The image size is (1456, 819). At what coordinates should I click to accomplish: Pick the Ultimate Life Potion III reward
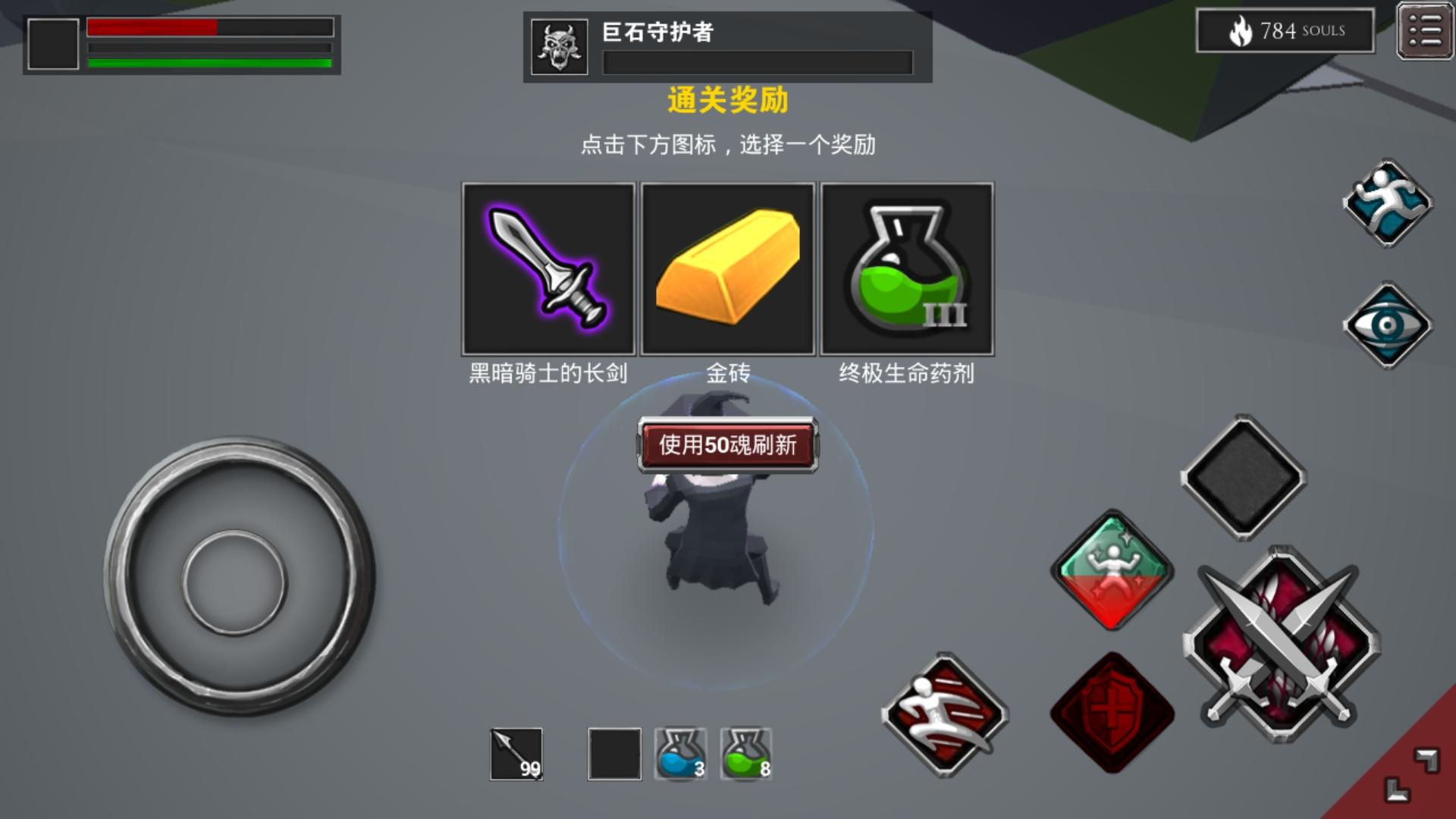click(x=907, y=268)
